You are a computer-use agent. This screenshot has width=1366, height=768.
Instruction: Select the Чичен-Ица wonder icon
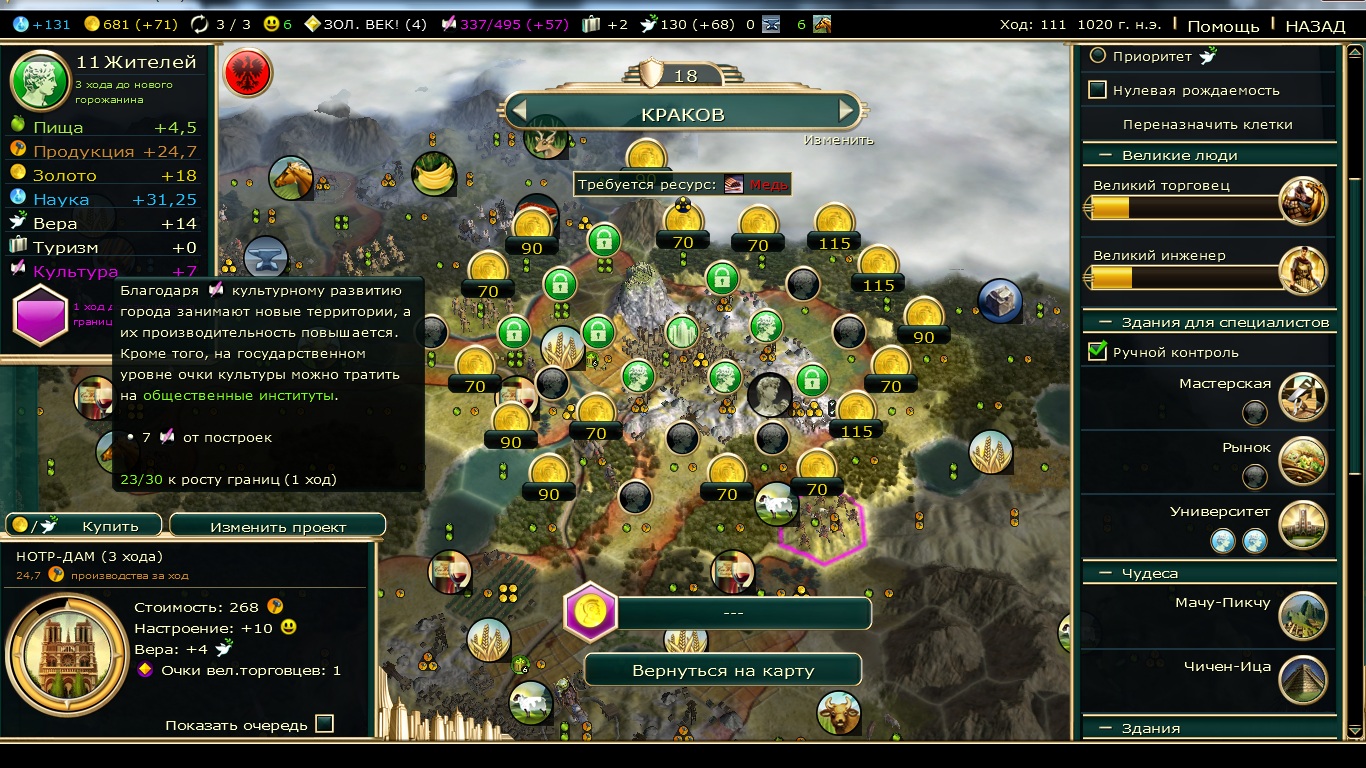coord(1302,680)
